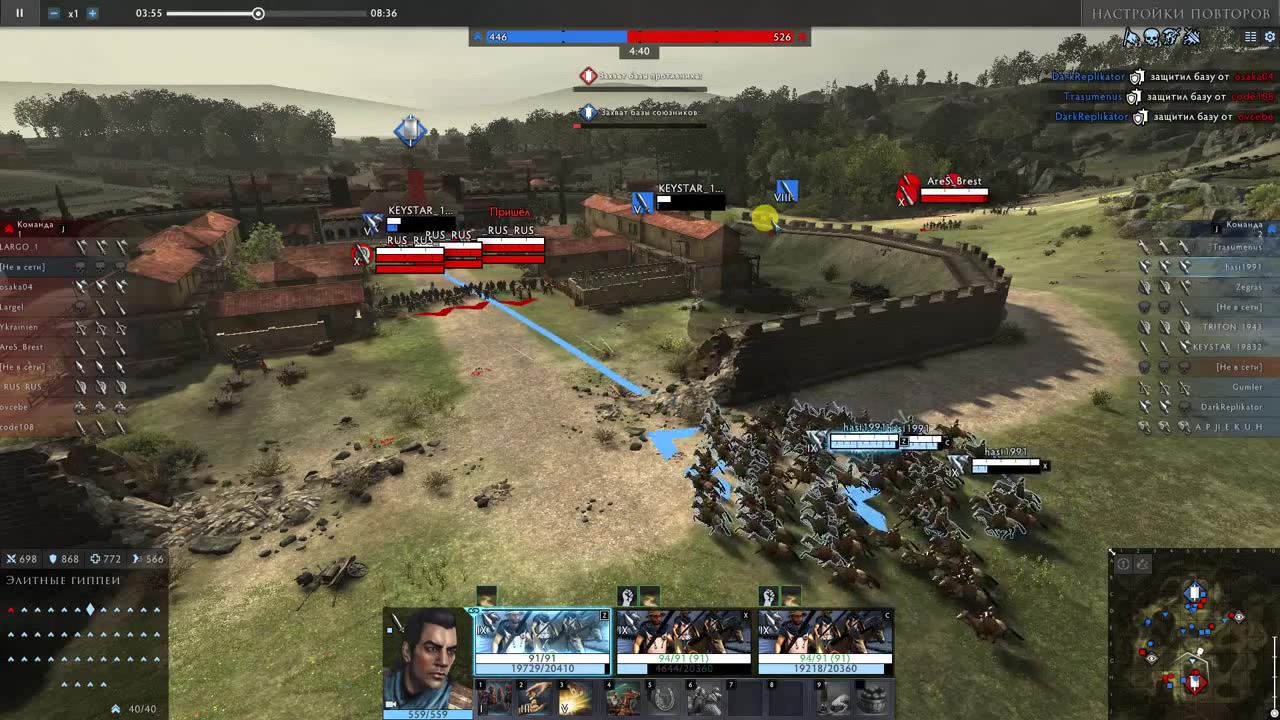Click the skull kills filter icon
Image resolution: width=1280 pixels, height=720 pixels.
1151,37
